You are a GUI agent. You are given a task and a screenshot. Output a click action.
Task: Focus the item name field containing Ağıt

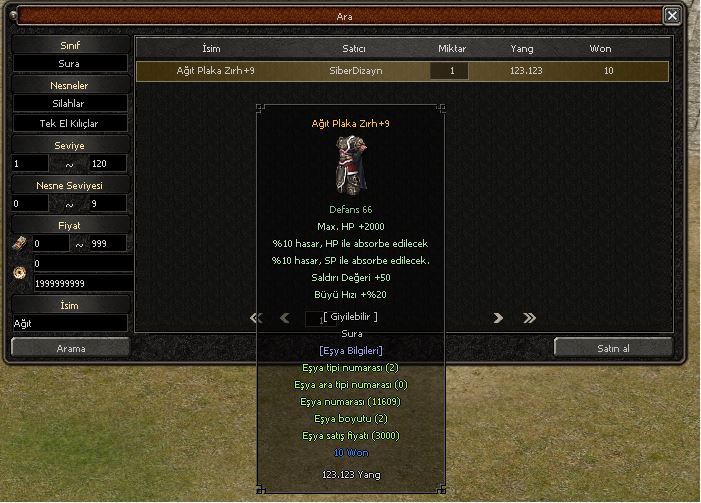point(69,323)
